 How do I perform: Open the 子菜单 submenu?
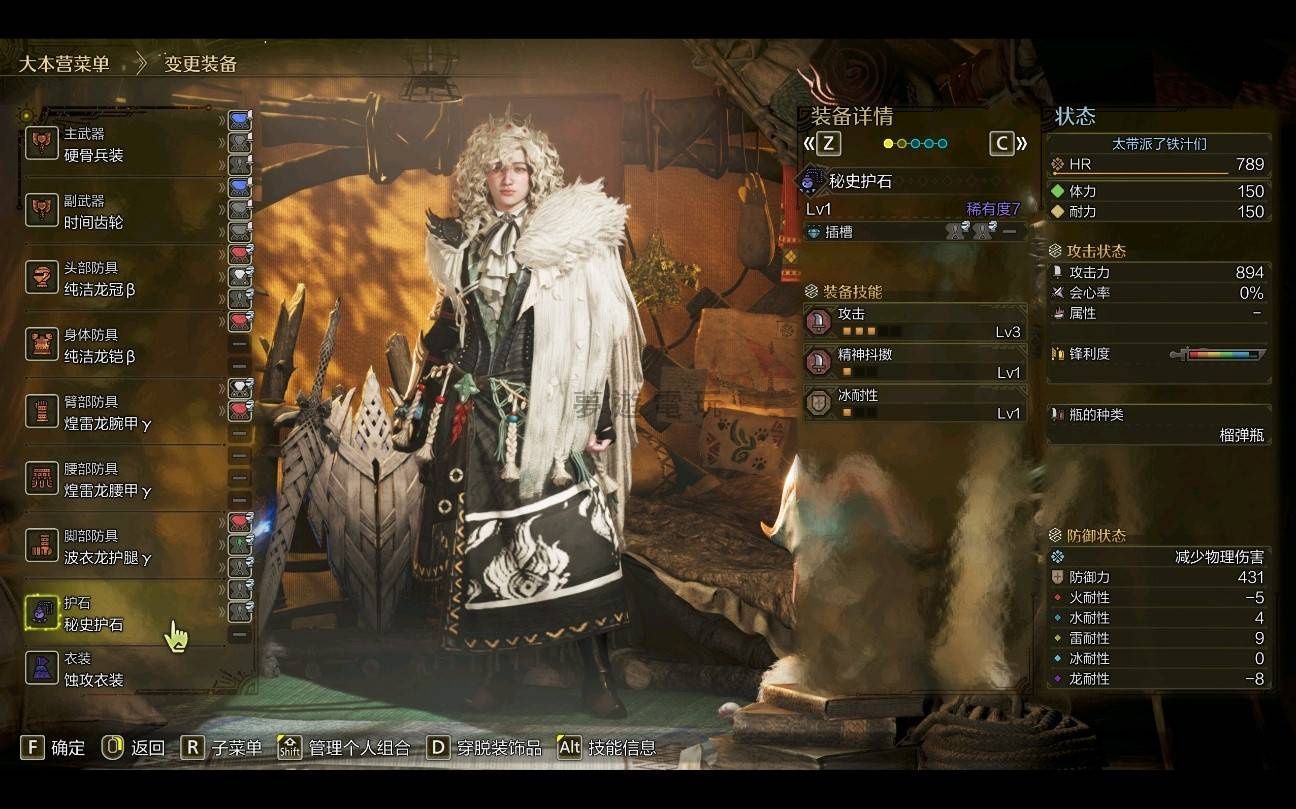point(222,748)
